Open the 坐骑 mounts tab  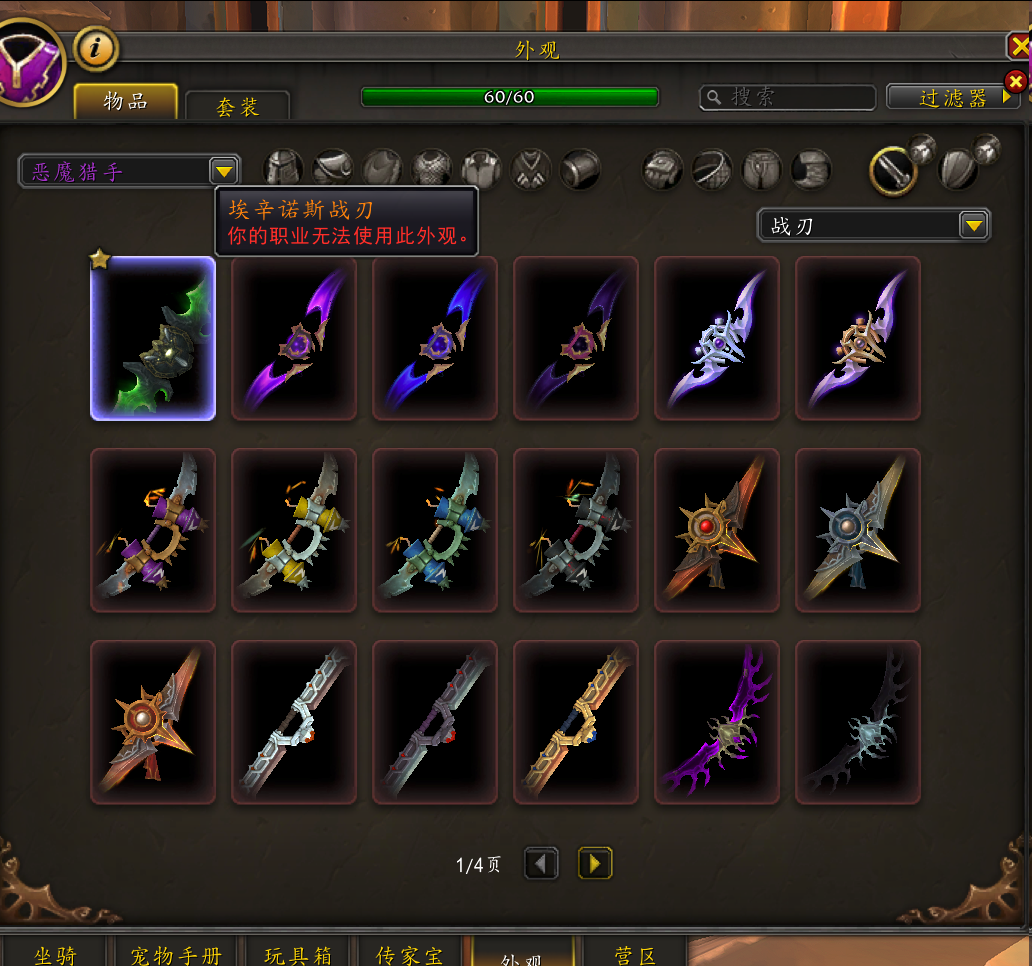56,954
